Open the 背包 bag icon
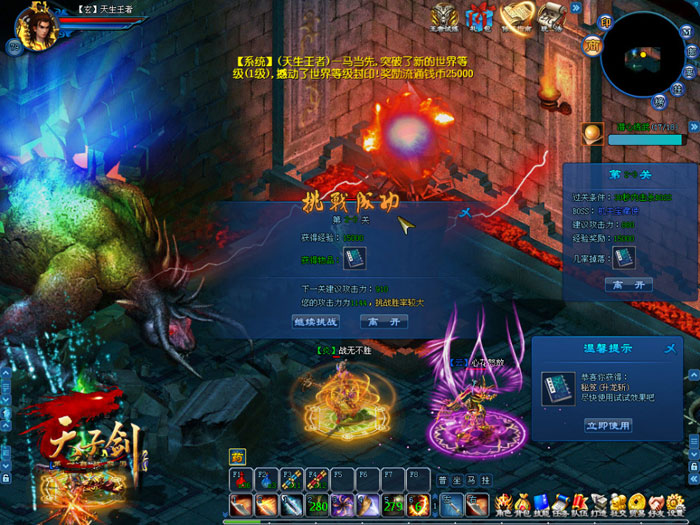This screenshot has width=700, height=525. (522, 503)
